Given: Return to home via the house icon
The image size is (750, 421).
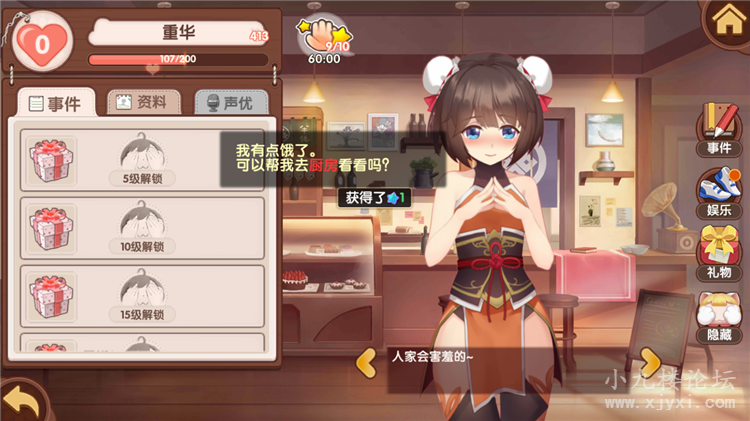Looking at the screenshot, I should tap(726, 21).
